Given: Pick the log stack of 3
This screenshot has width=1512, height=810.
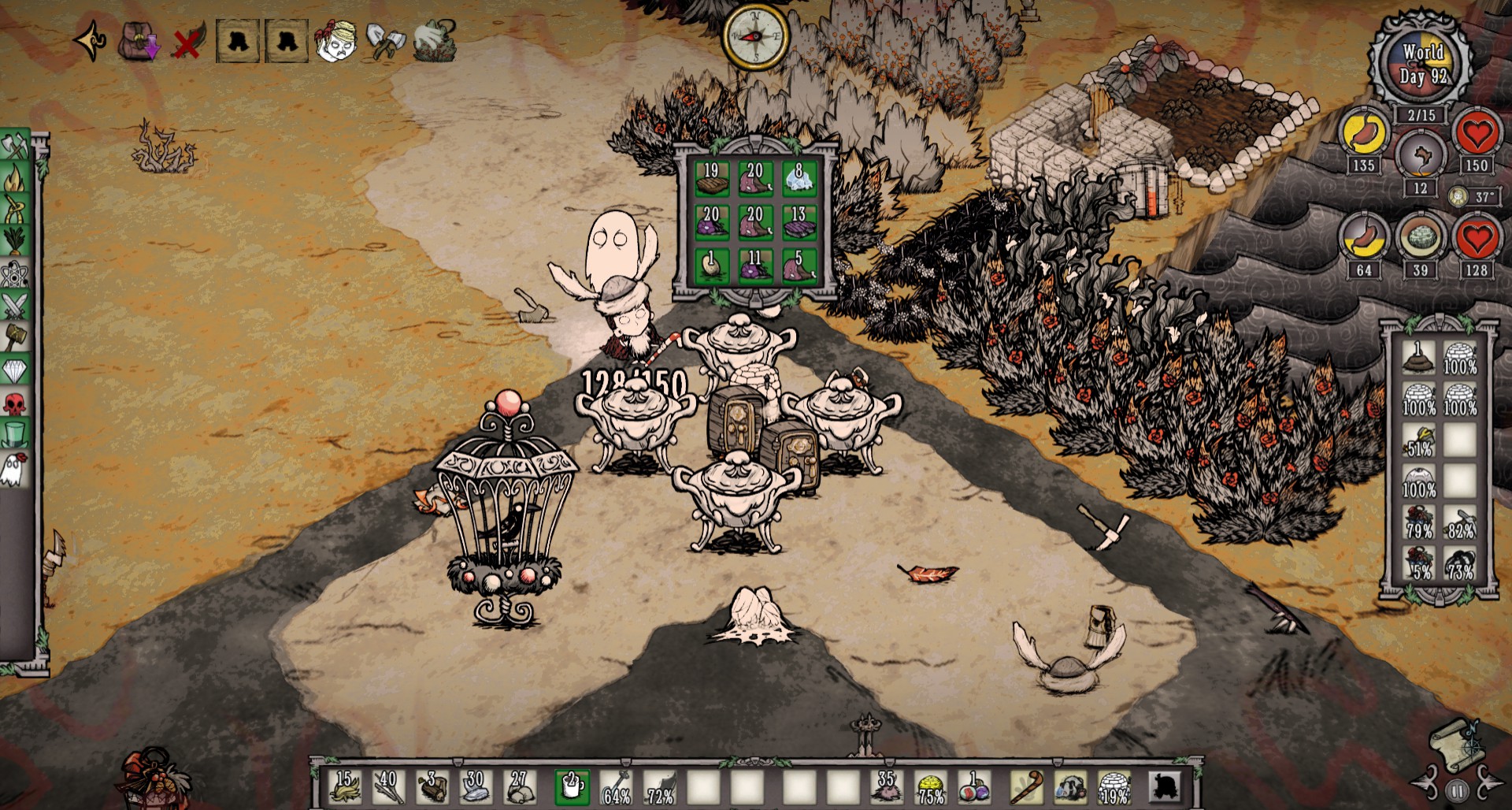Looking at the screenshot, I should click(x=432, y=786).
